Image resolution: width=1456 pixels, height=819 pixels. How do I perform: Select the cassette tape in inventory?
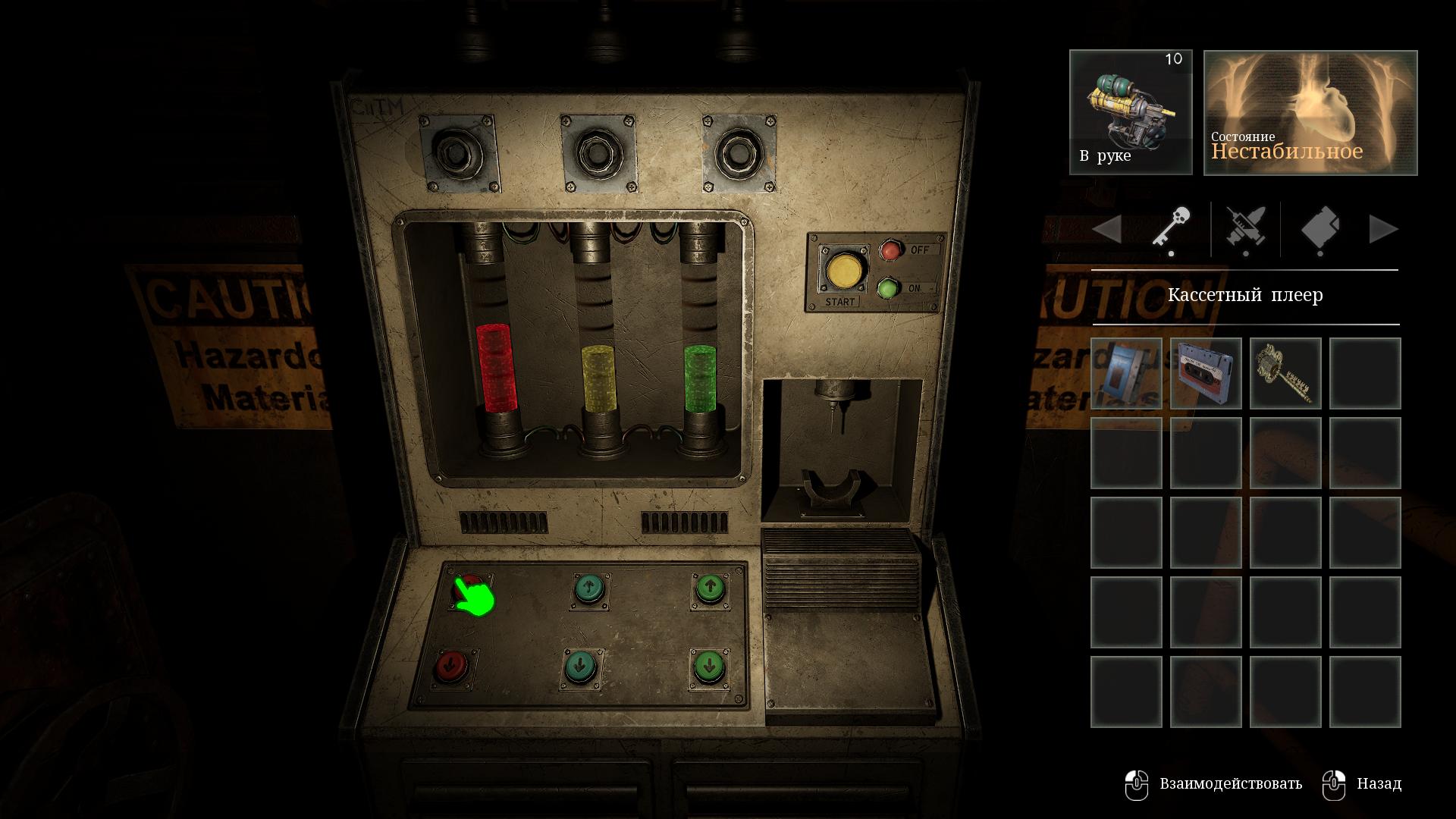1206,374
